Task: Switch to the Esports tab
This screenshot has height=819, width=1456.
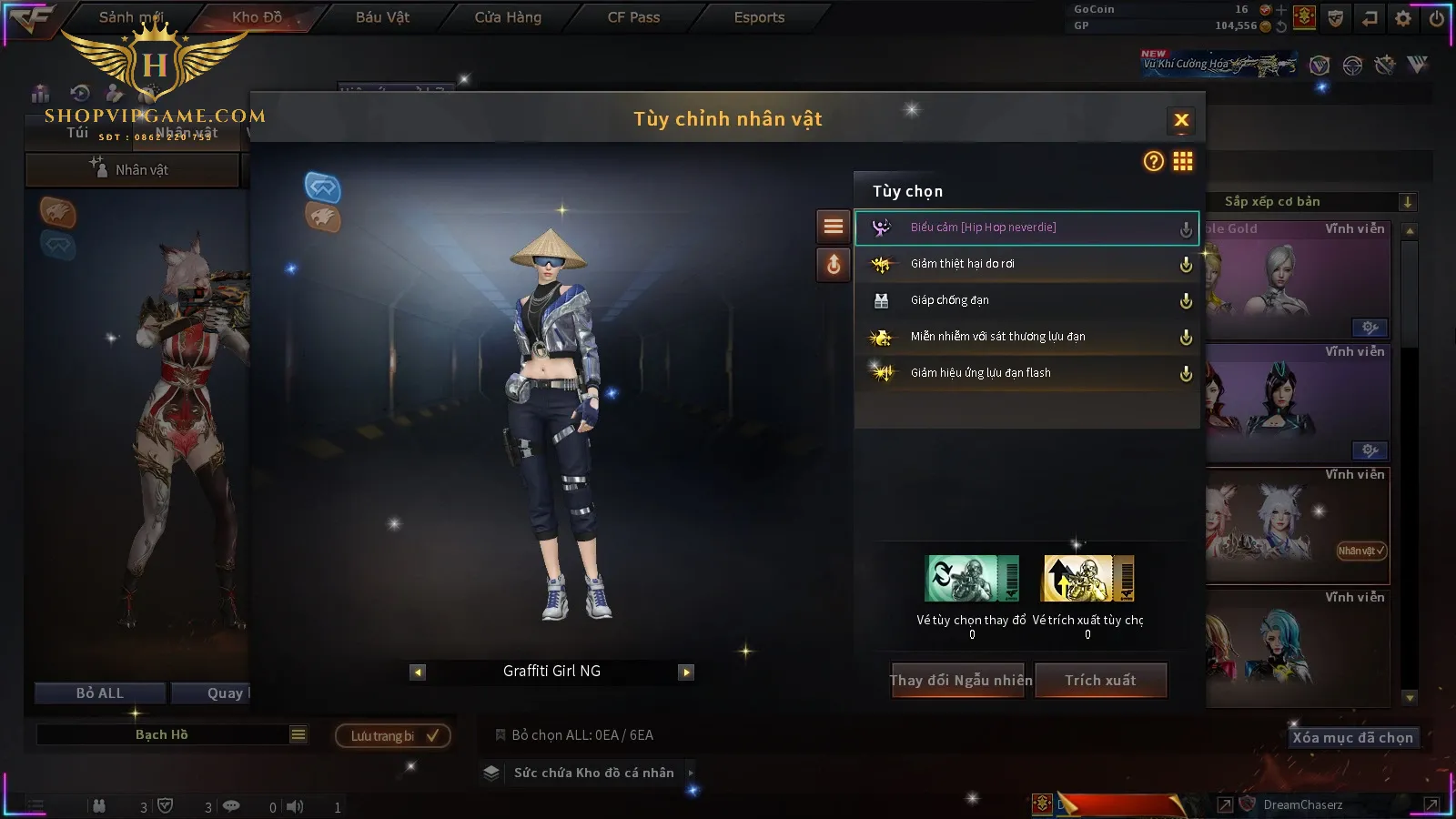Action: point(759,17)
